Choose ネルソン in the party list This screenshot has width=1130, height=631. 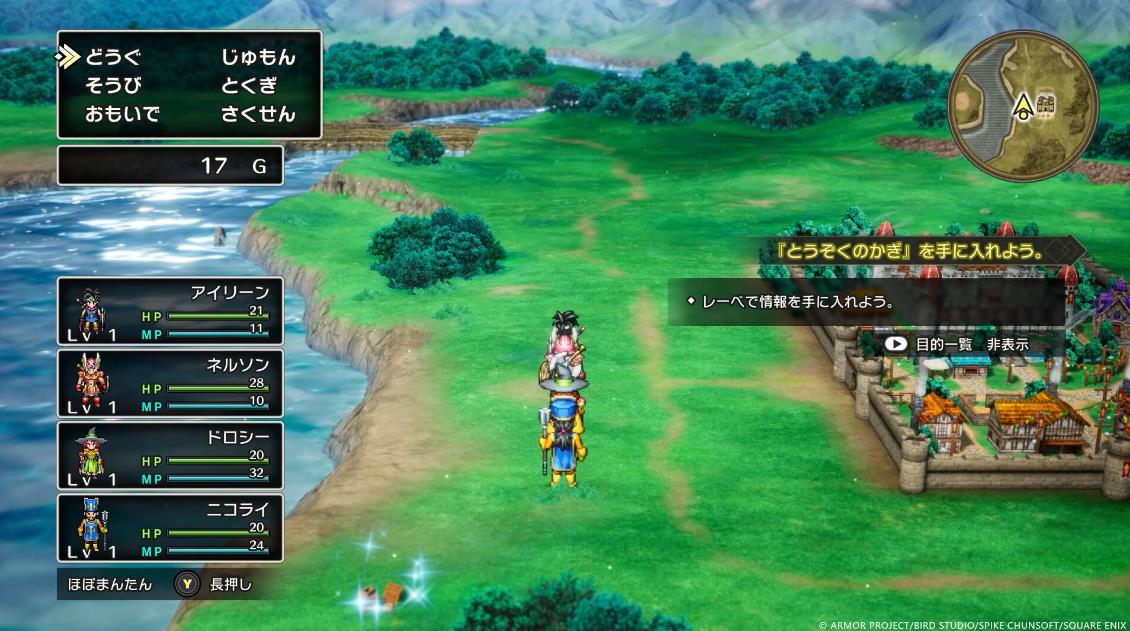click(170, 383)
